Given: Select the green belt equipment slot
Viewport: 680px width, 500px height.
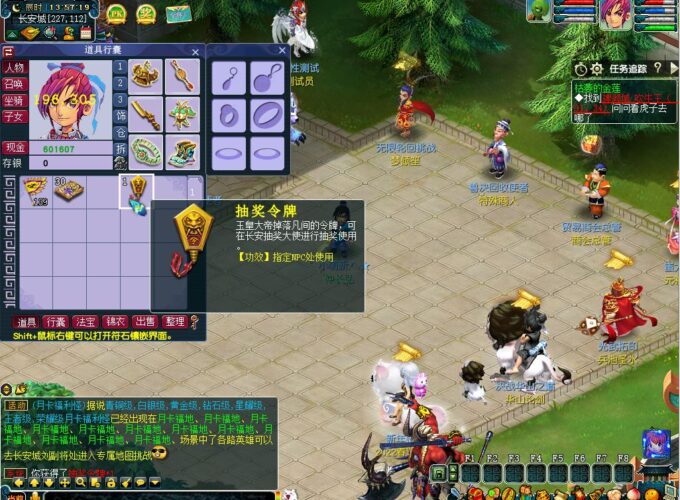Looking at the screenshot, I should coord(147,151).
